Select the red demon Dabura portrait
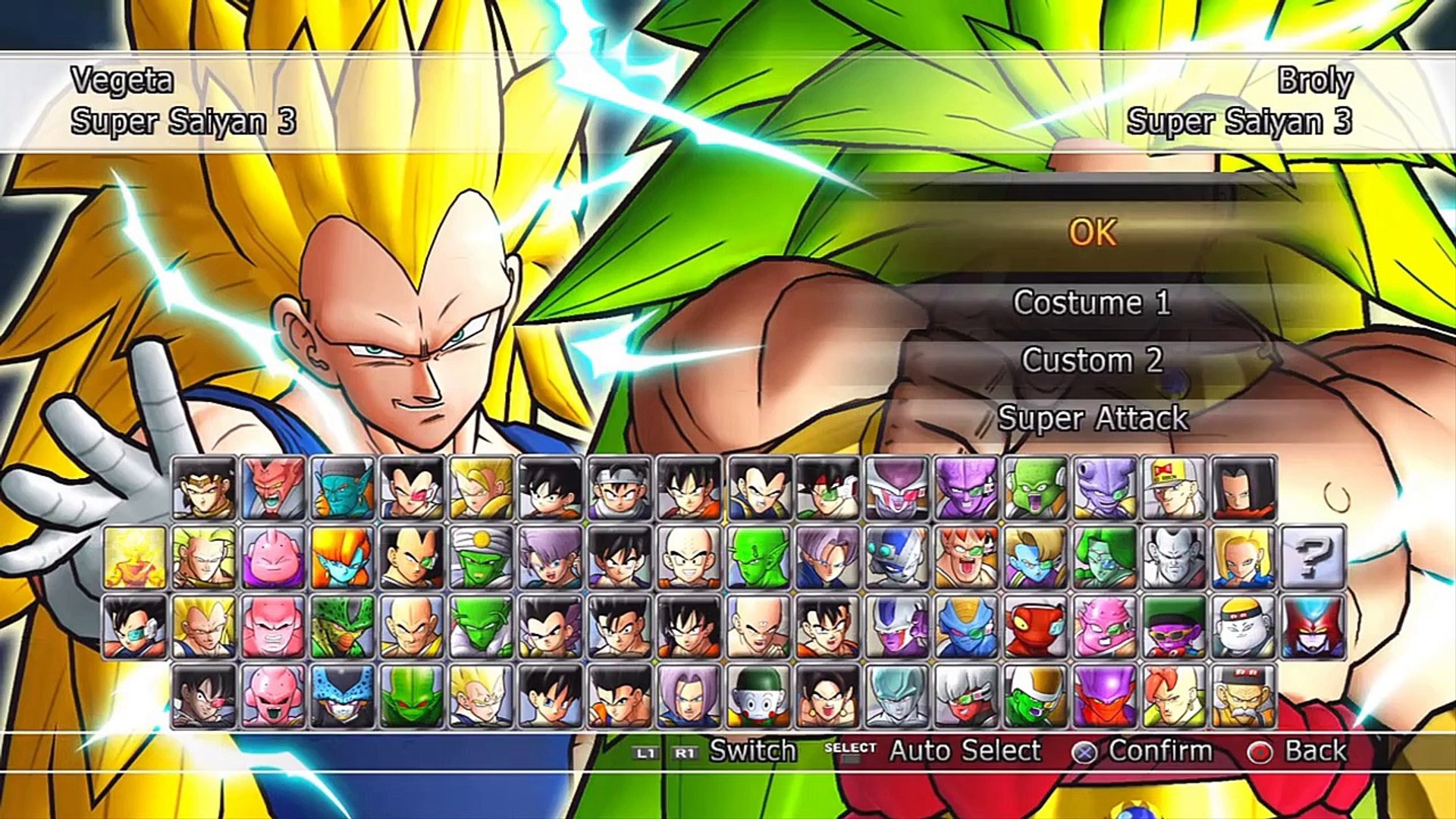 273,488
